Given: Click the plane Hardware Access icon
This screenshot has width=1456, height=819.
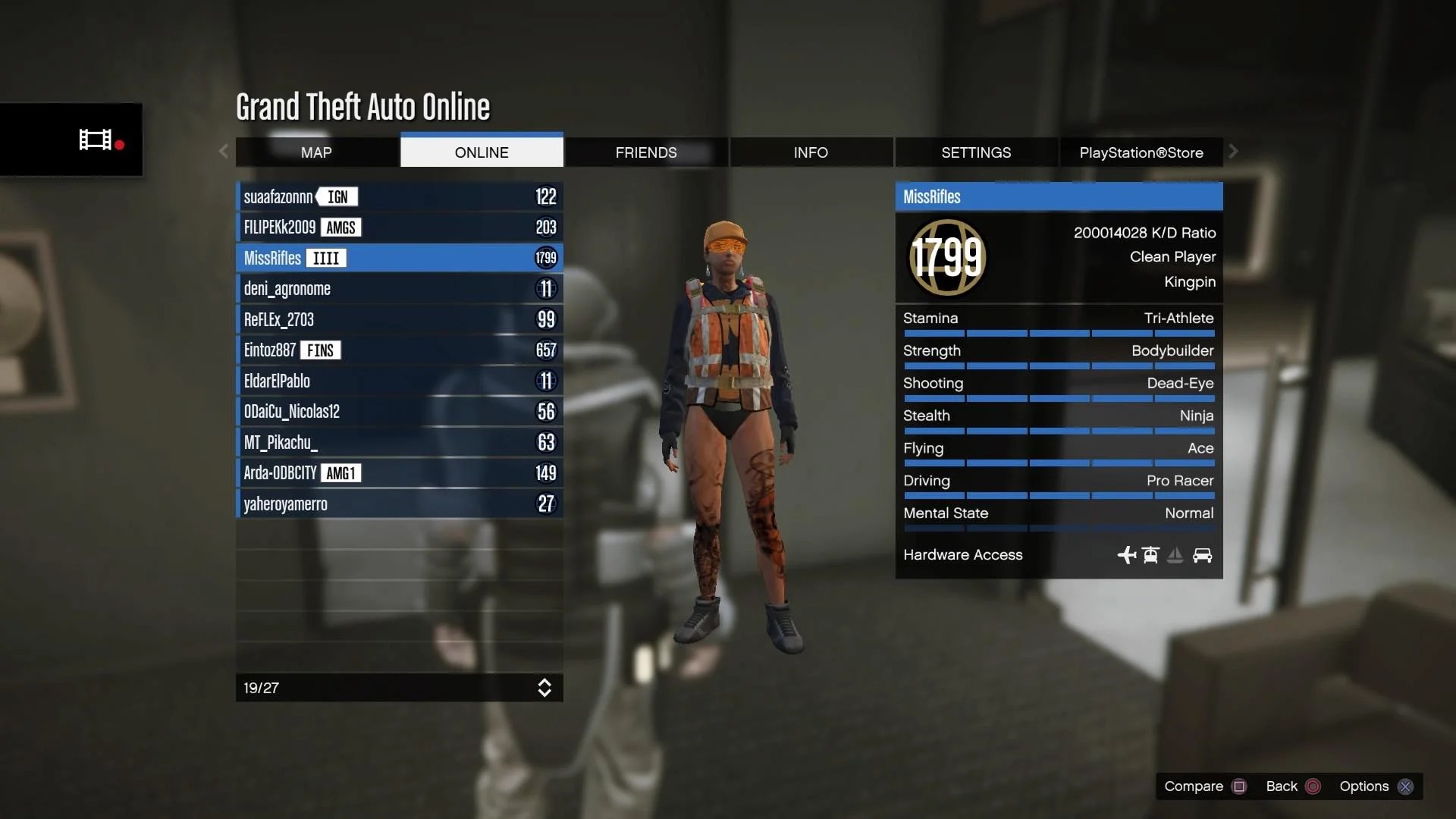Looking at the screenshot, I should [x=1127, y=556].
